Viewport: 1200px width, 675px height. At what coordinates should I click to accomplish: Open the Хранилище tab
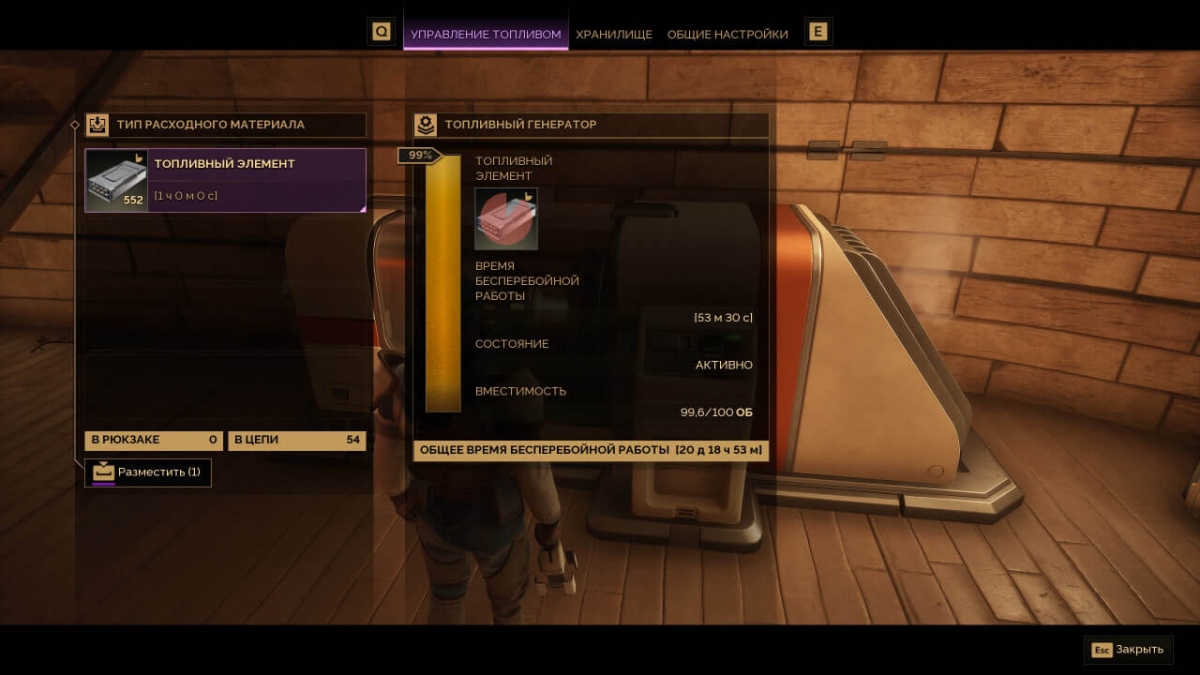[614, 34]
